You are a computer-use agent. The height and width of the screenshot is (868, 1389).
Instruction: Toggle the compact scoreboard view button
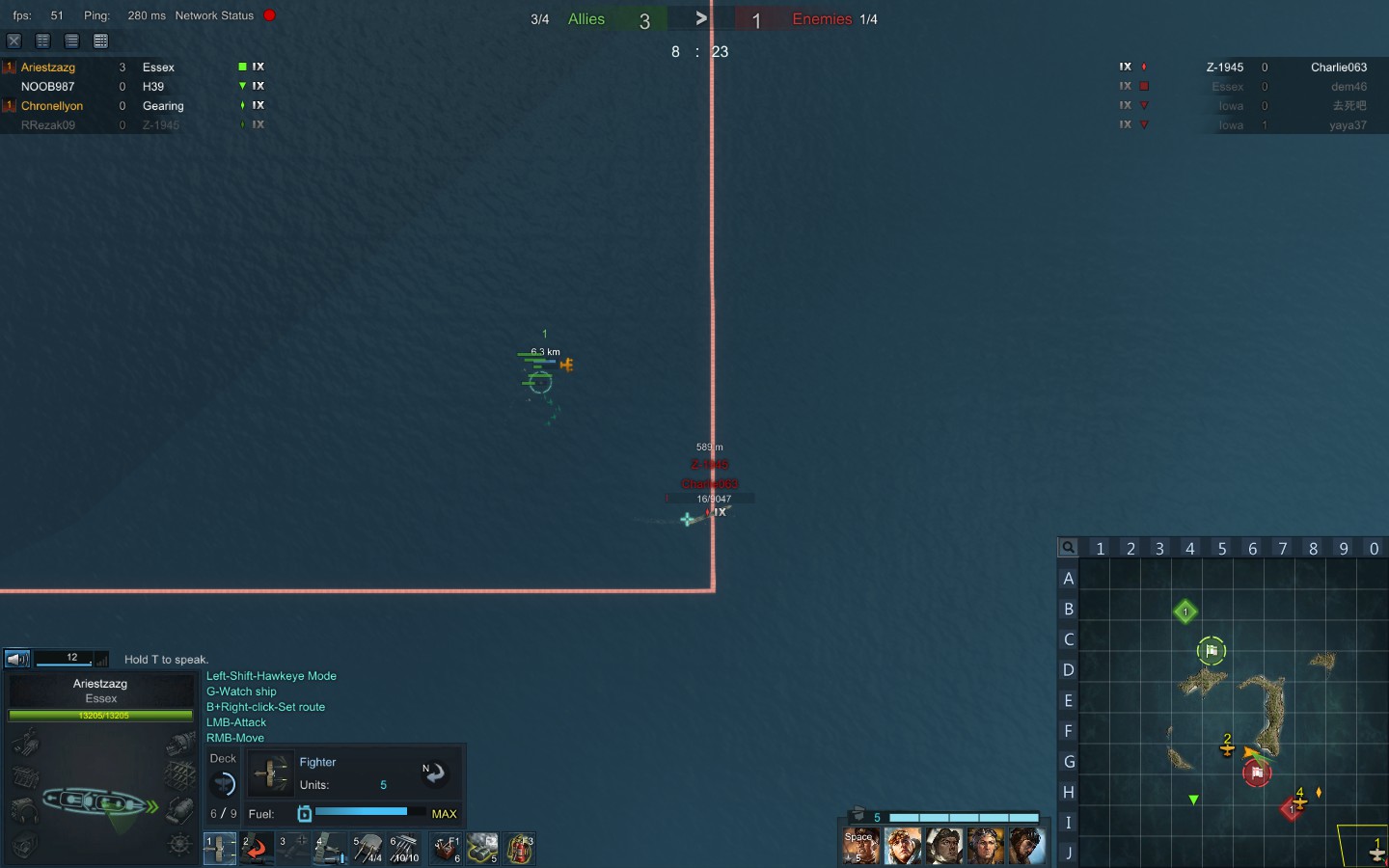pos(43,41)
